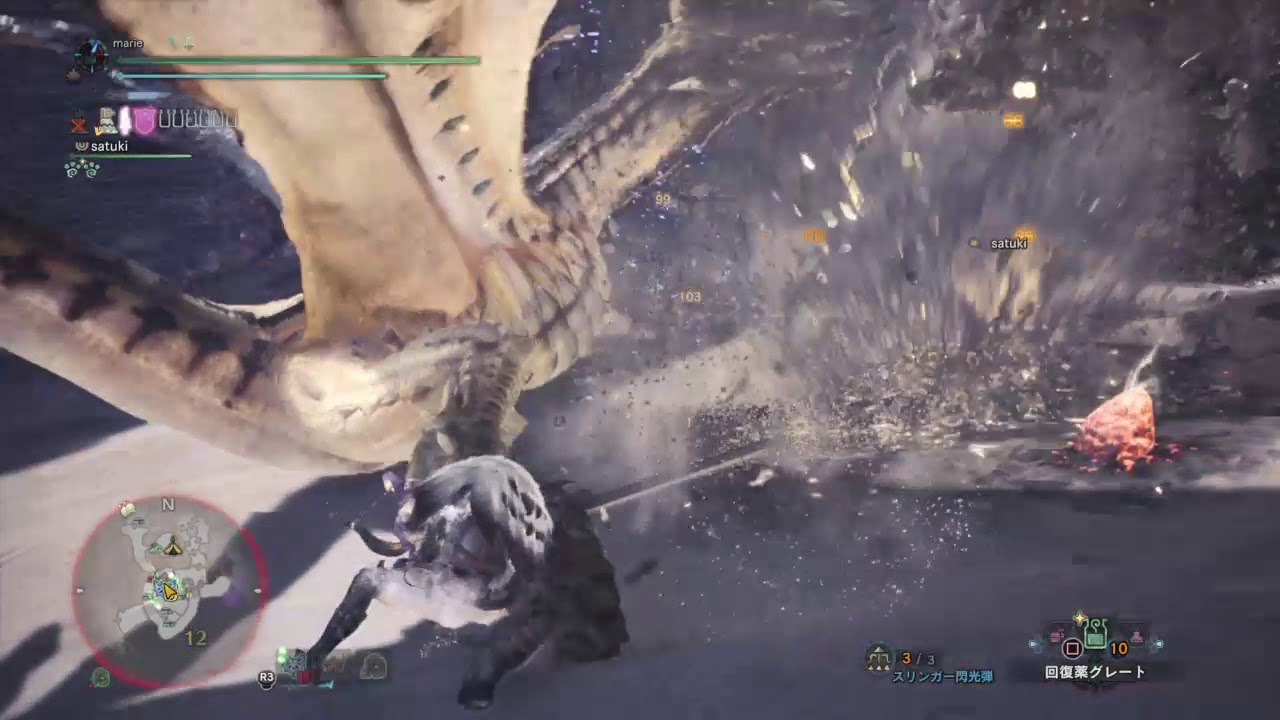The width and height of the screenshot is (1280, 720).
Task: Click the red X status icon near satuki's bar
Action: pos(80,123)
